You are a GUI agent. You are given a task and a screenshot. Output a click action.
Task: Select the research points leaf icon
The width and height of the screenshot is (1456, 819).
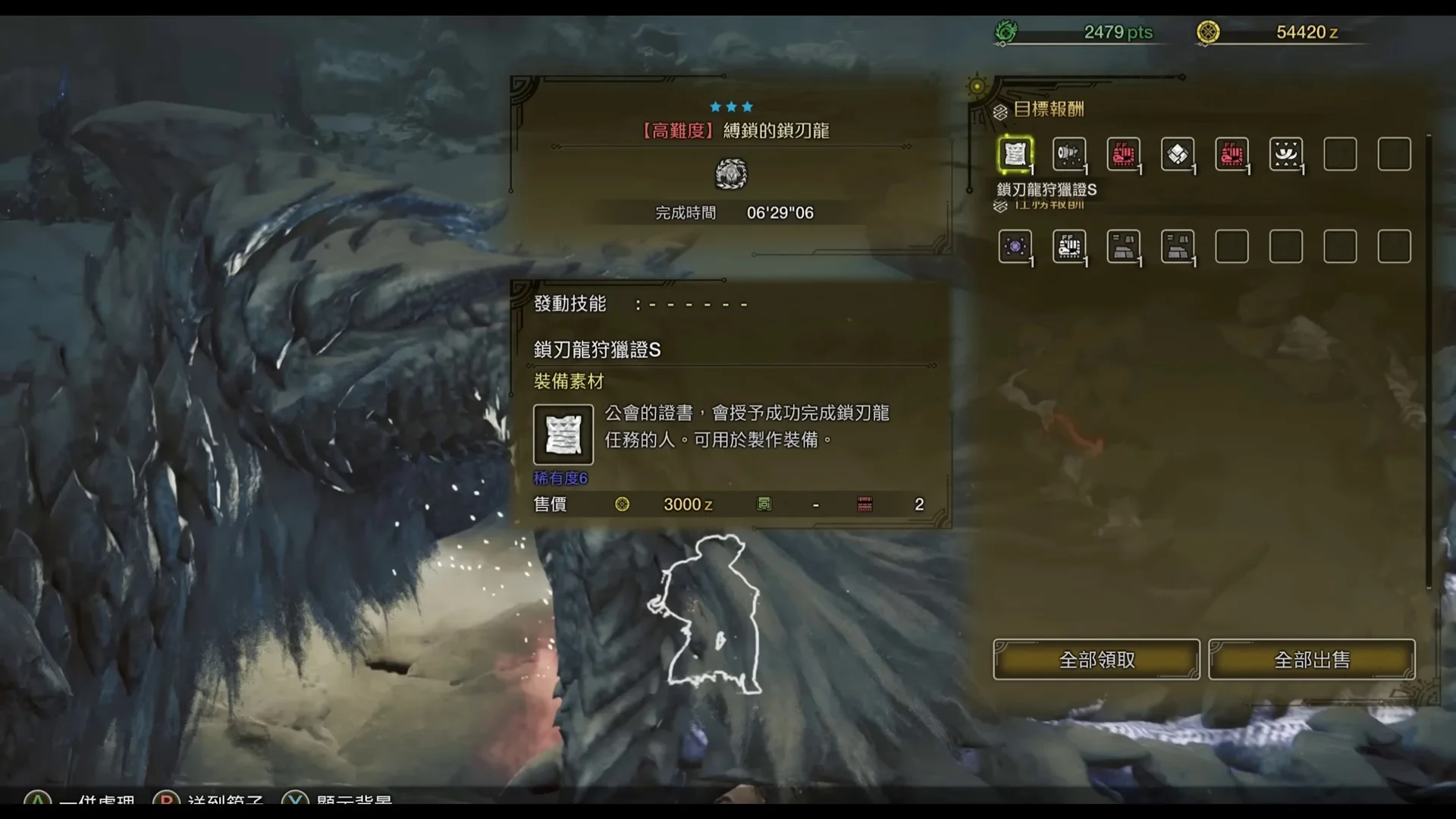[x=1006, y=33]
